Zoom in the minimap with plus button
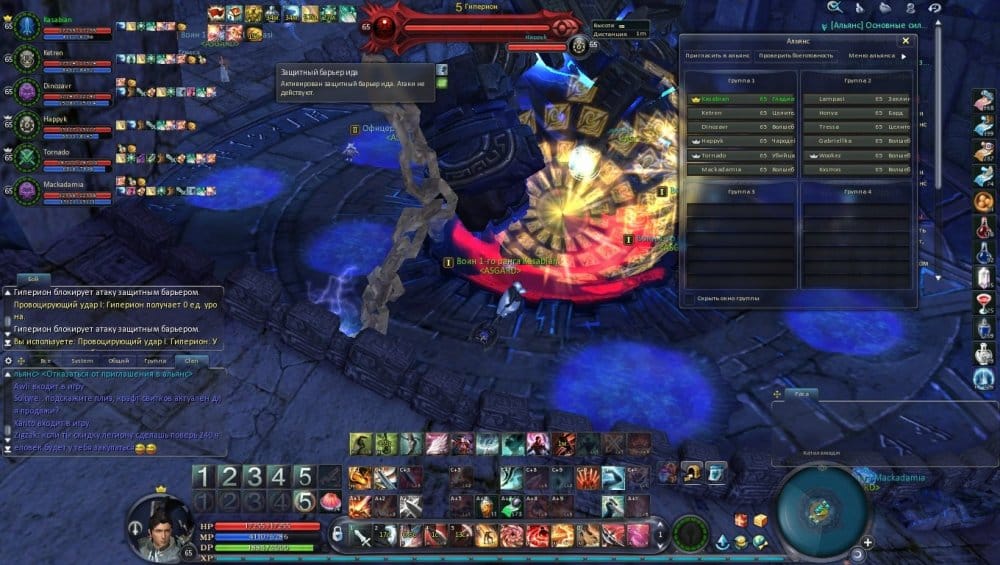This screenshot has width=1000, height=565. [x=867, y=543]
